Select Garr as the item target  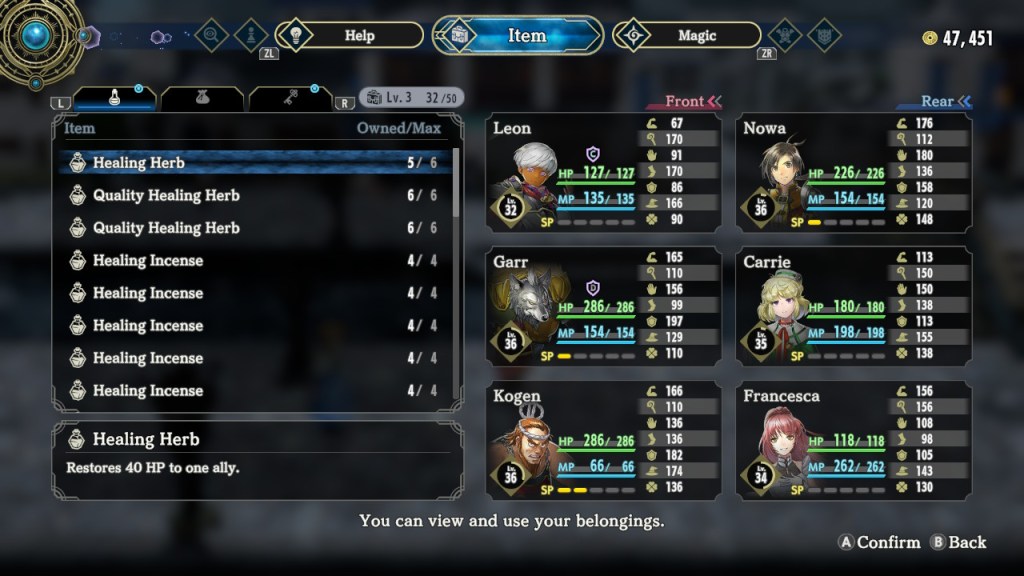(603, 306)
